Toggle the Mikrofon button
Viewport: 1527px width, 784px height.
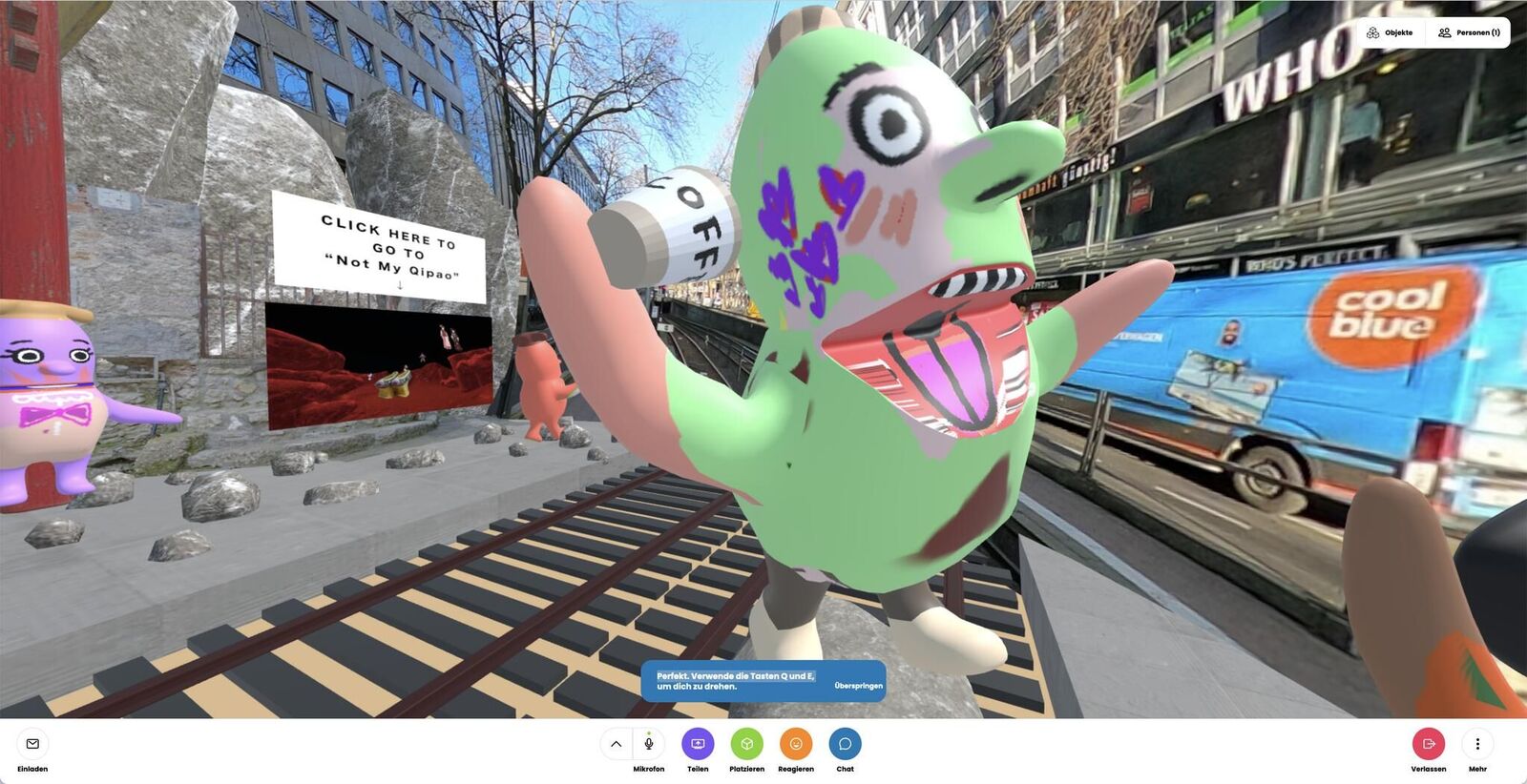click(649, 744)
